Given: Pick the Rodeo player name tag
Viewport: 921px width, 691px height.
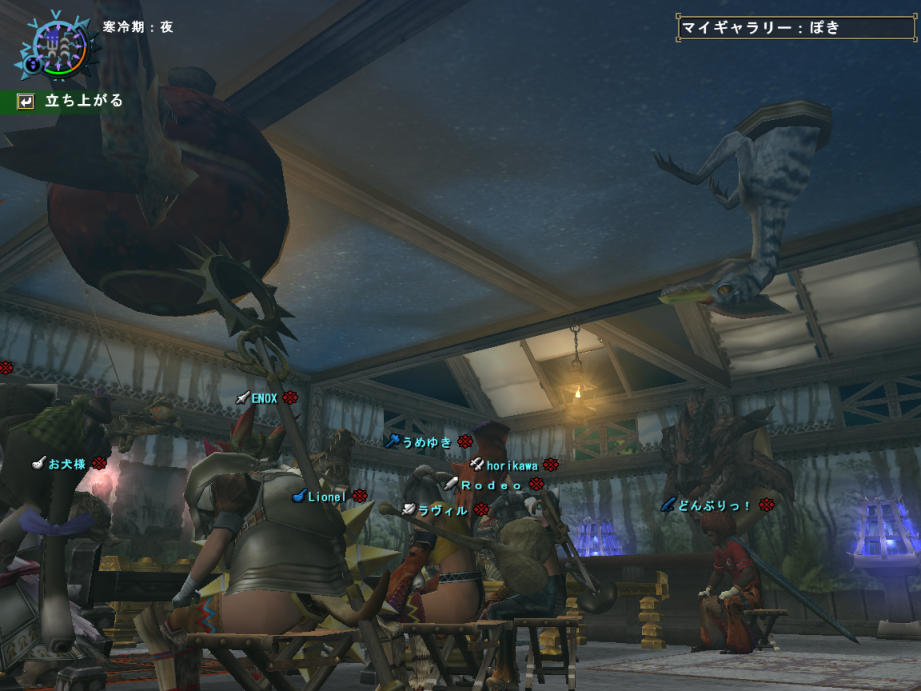Looking at the screenshot, I should click(x=492, y=484).
